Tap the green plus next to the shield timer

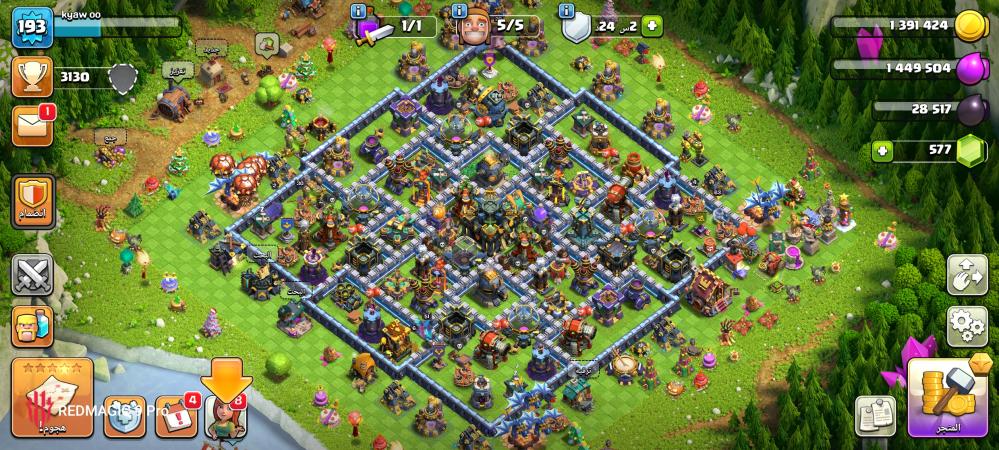[652, 27]
